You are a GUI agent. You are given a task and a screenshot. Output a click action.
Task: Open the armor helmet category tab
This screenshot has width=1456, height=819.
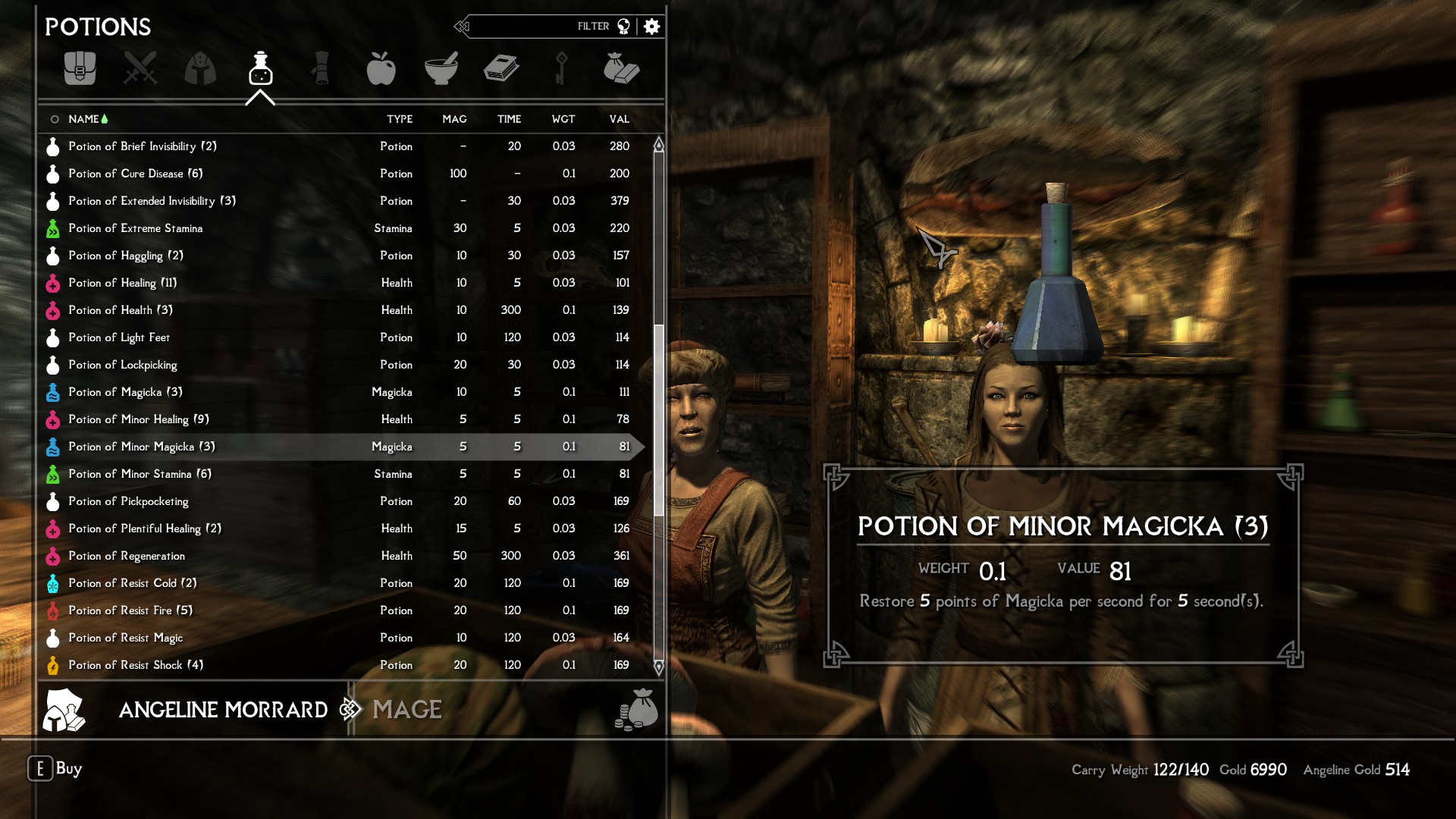[x=200, y=68]
